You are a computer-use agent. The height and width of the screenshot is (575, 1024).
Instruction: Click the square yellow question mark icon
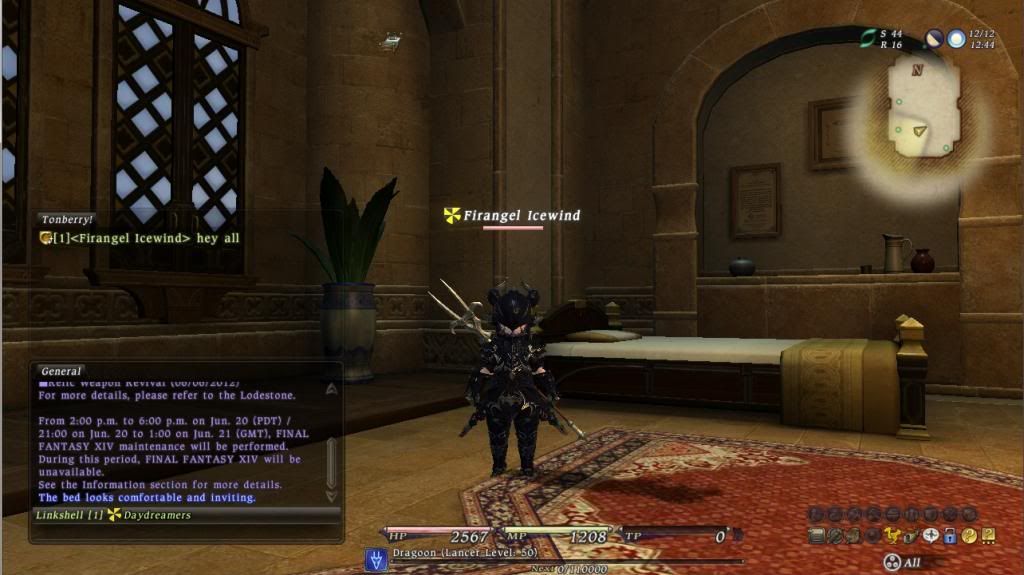(x=987, y=535)
